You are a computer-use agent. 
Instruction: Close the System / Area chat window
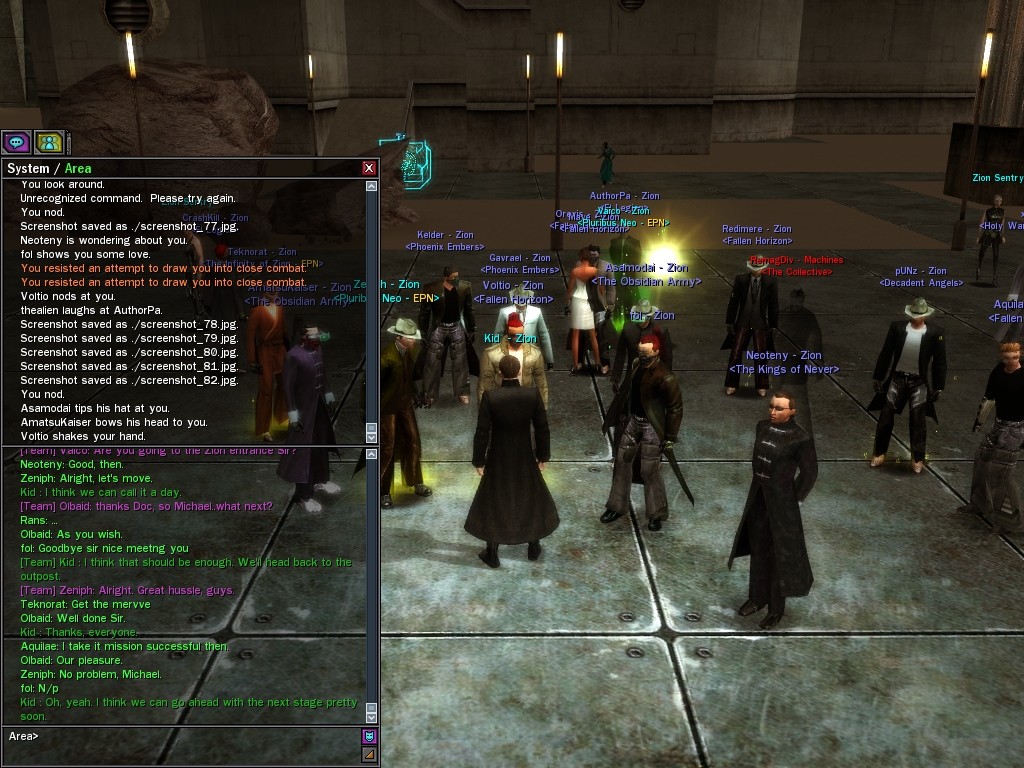tap(369, 168)
